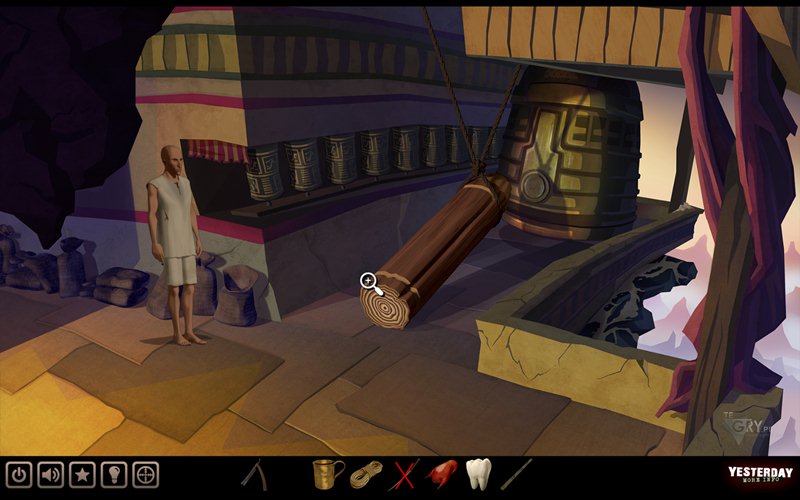Activate the crosshair hotspot finder
The height and width of the screenshot is (500, 800).
pos(146,473)
